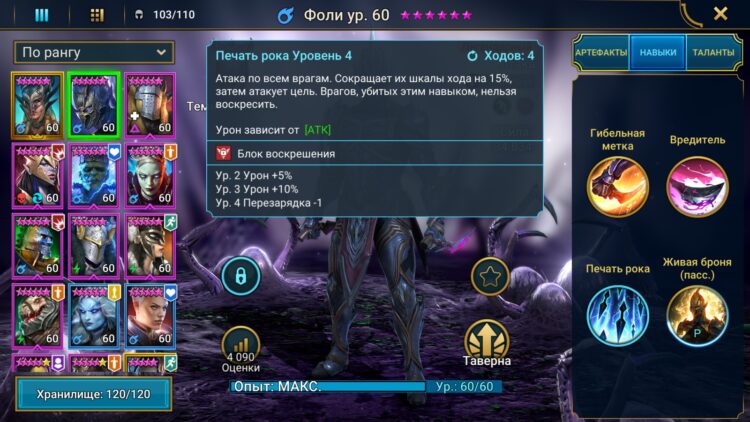Viewport: 750px width, 422px height.
Task: Open the Хранилище 120/120 storage
Action: coord(93,394)
